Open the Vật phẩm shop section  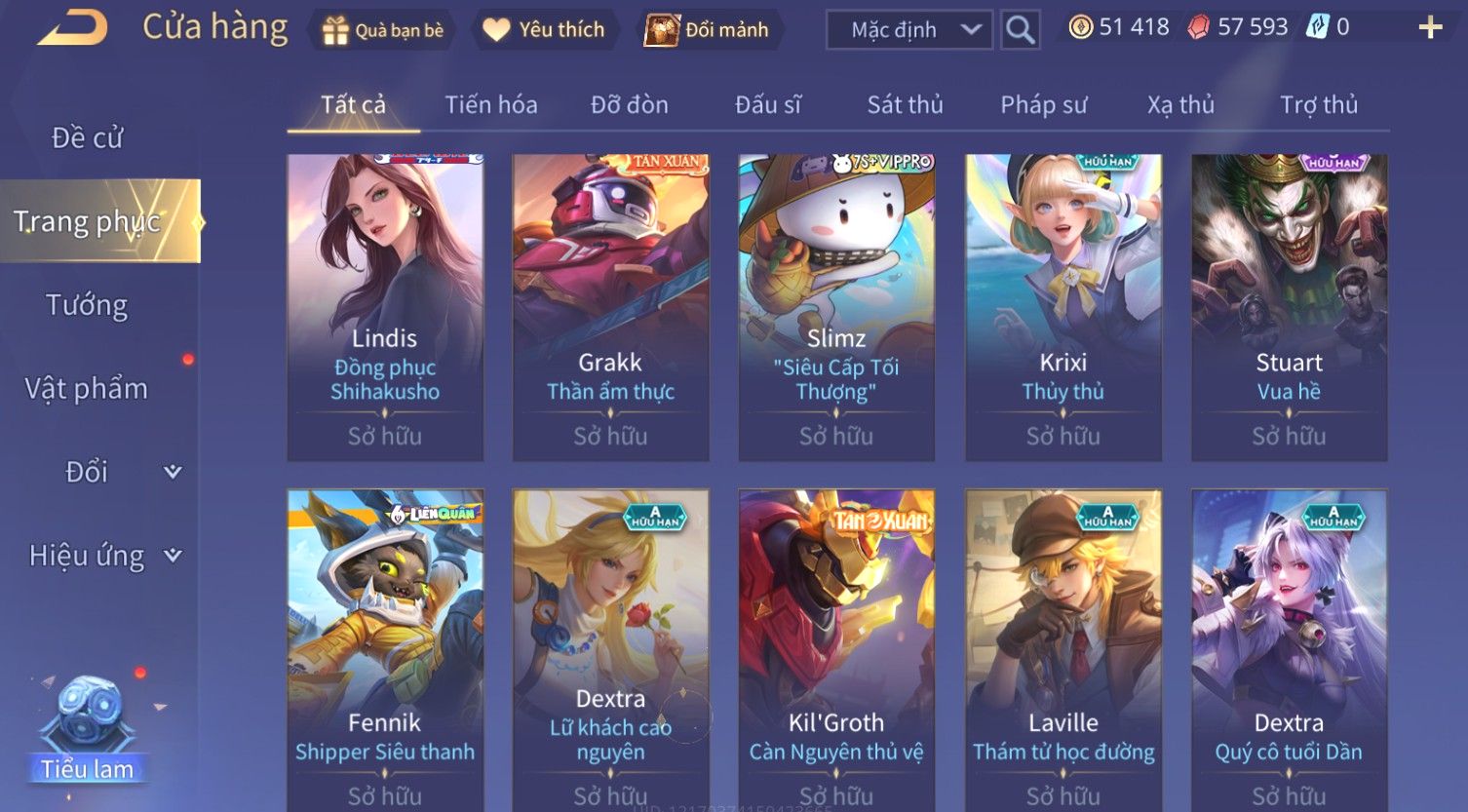point(87,389)
